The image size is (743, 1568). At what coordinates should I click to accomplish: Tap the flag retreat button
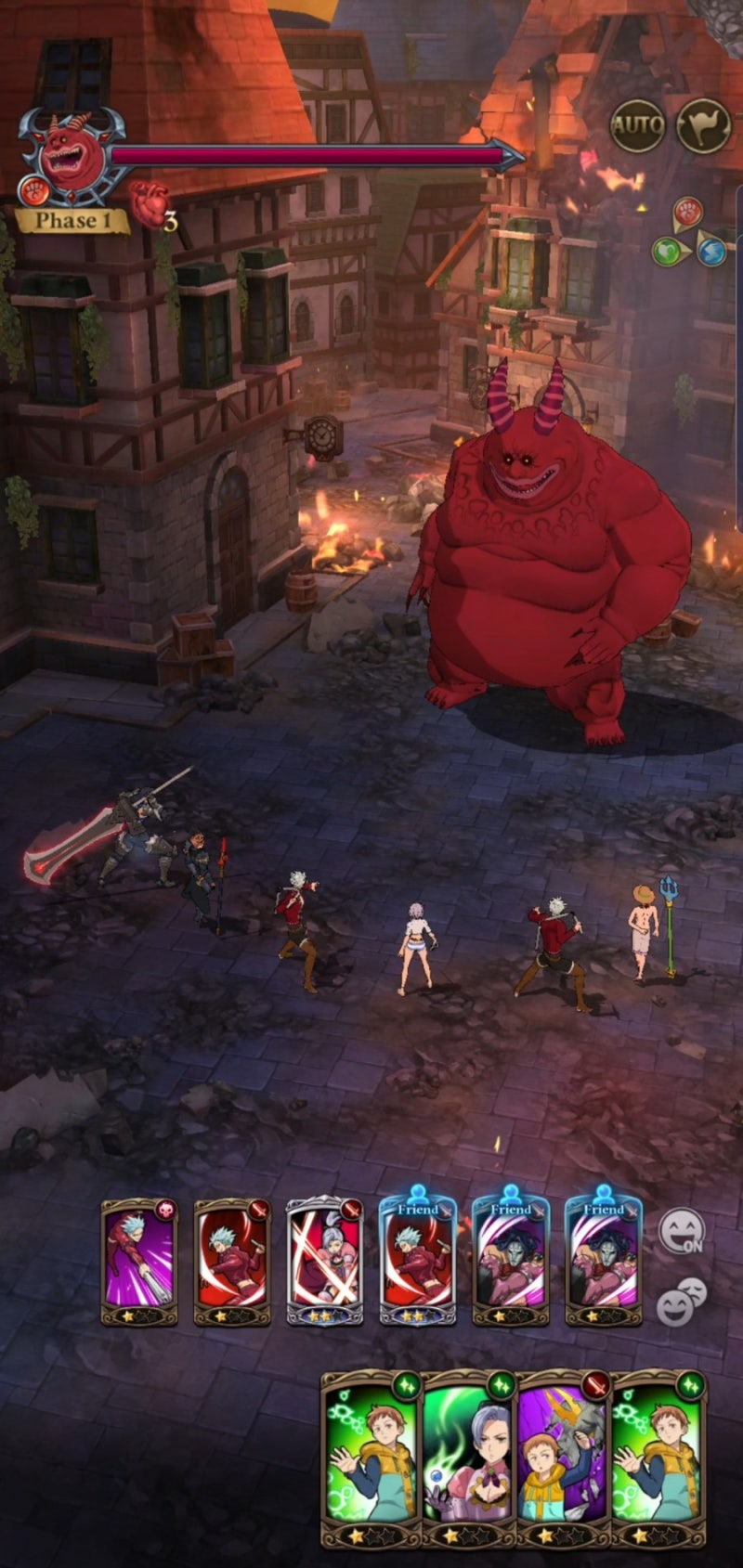pyautogui.click(x=702, y=125)
